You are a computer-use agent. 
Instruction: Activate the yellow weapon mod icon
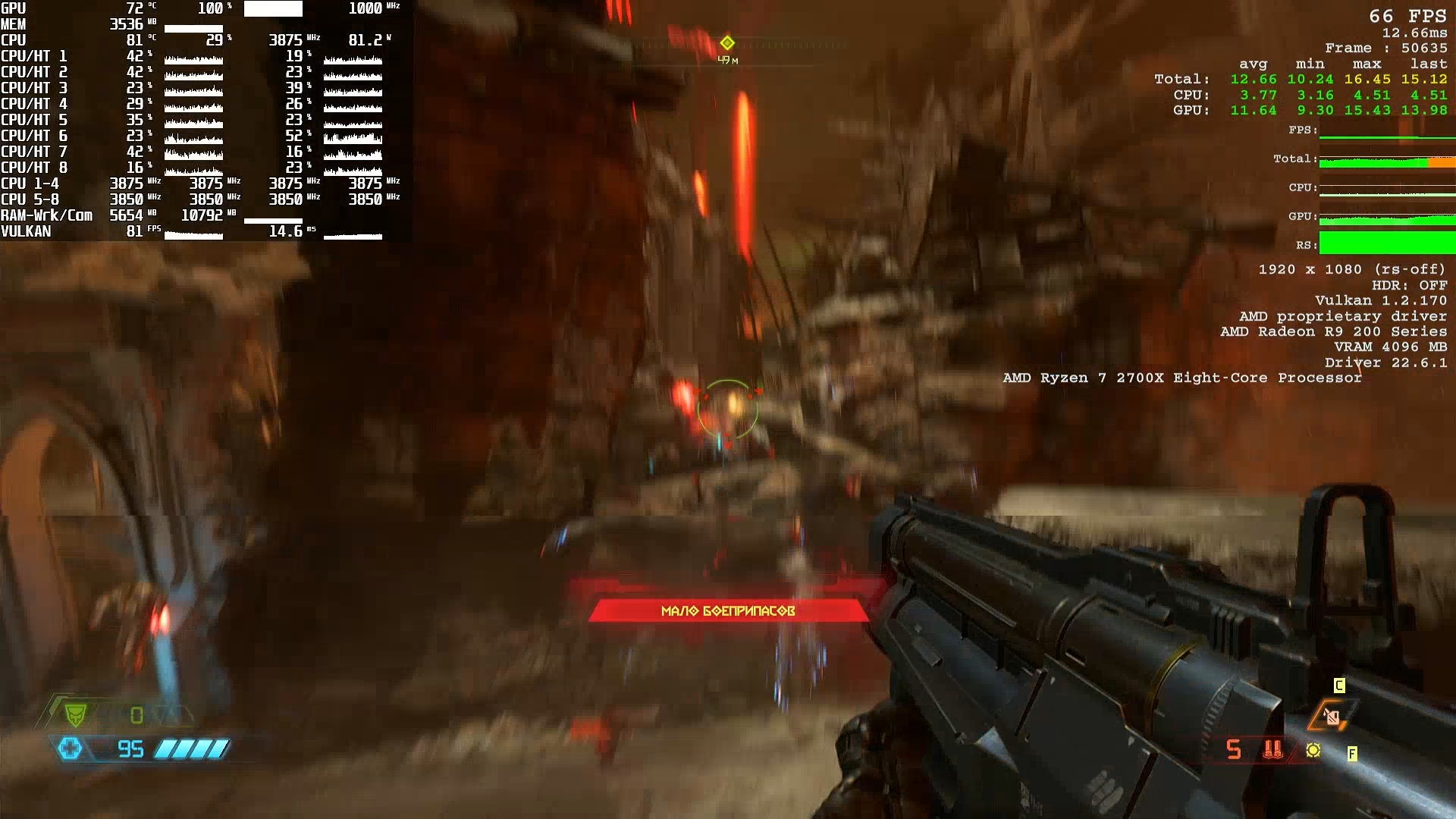click(x=1313, y=750)
